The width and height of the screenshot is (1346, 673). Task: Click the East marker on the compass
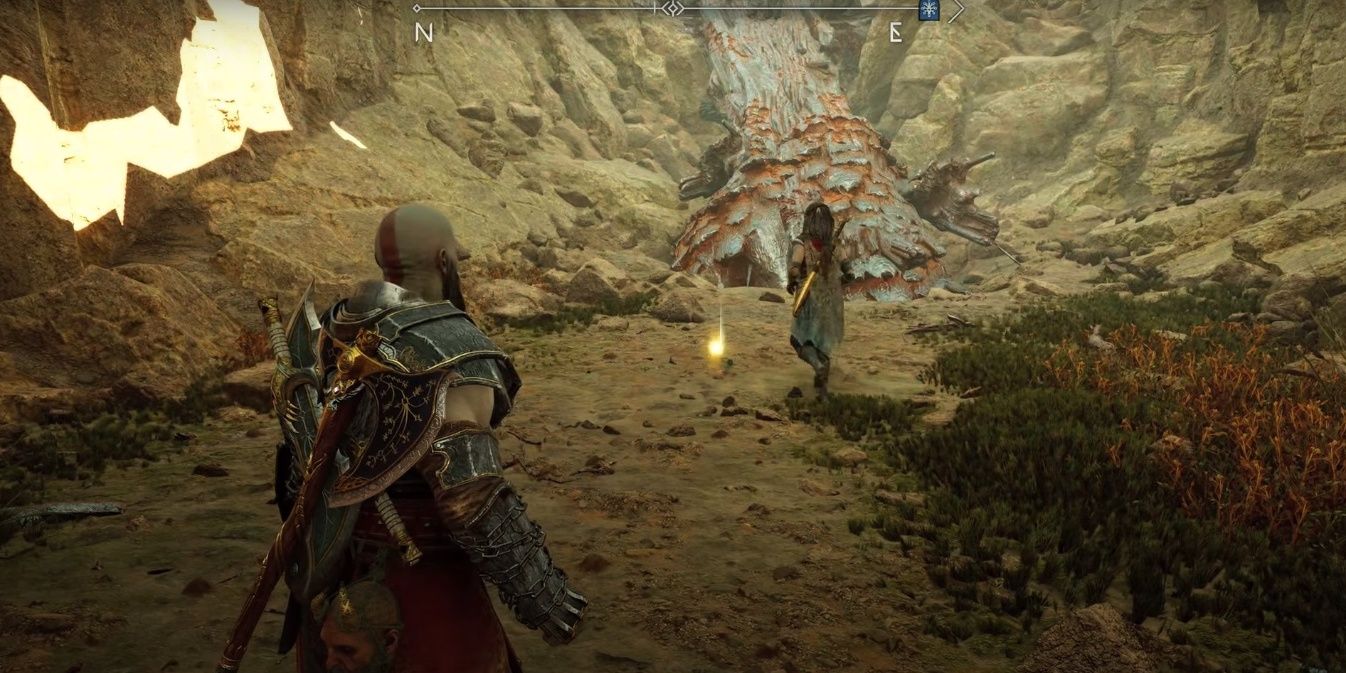click(x=896, y=32)
